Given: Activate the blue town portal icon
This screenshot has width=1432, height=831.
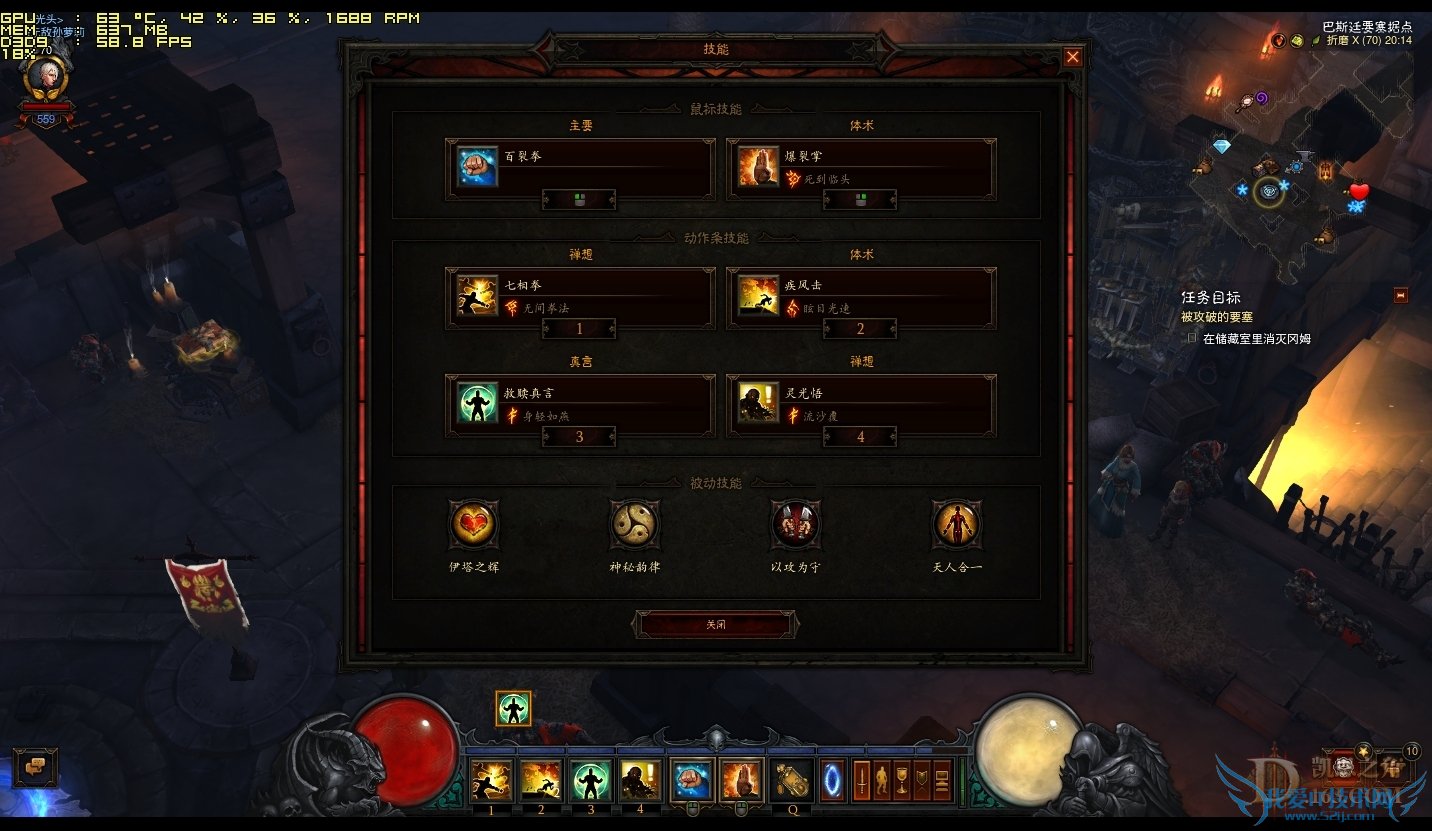Looking at the screenshot, I should point(832,781).
